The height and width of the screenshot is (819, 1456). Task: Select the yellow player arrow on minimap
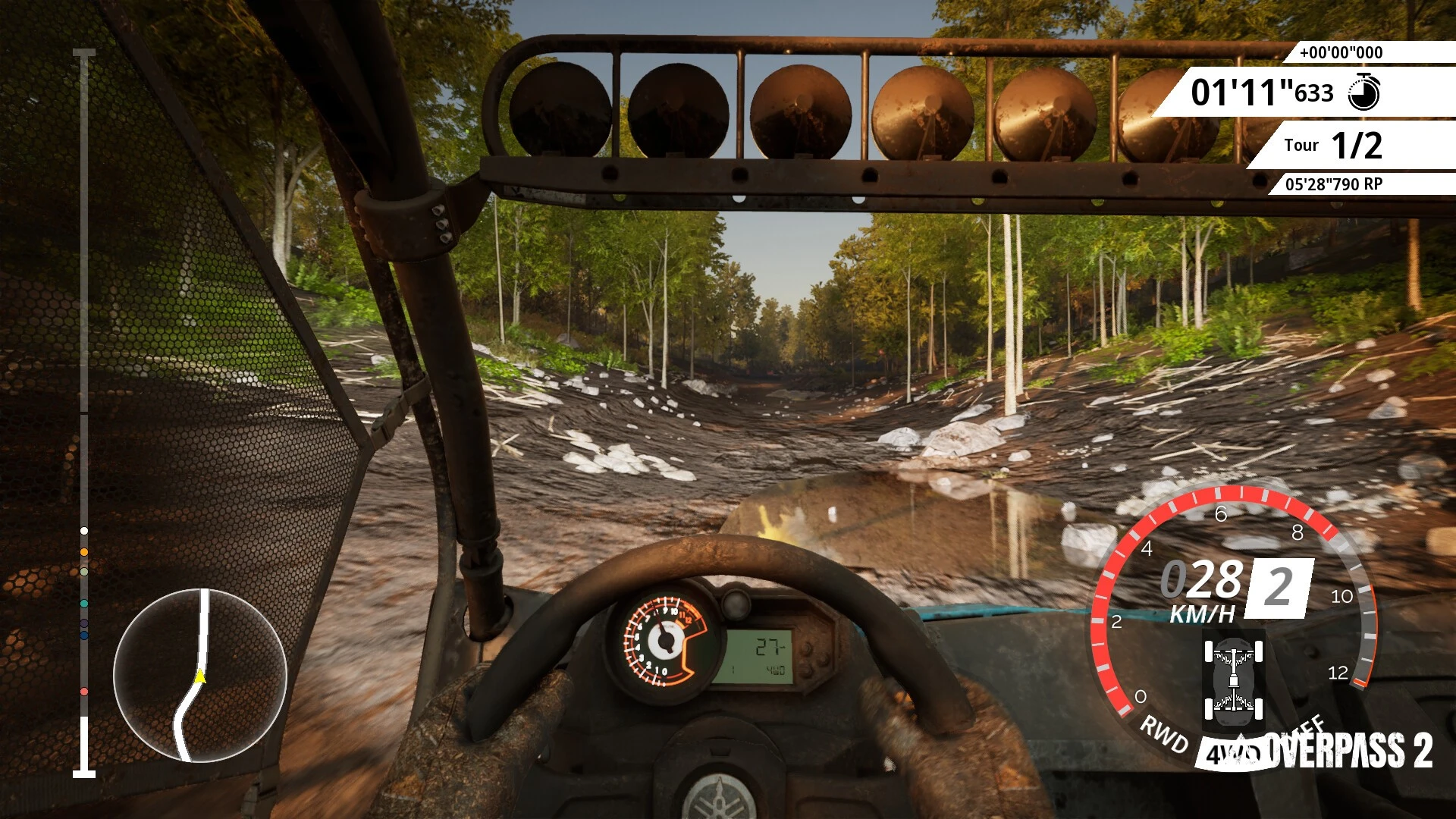(200, 676)
